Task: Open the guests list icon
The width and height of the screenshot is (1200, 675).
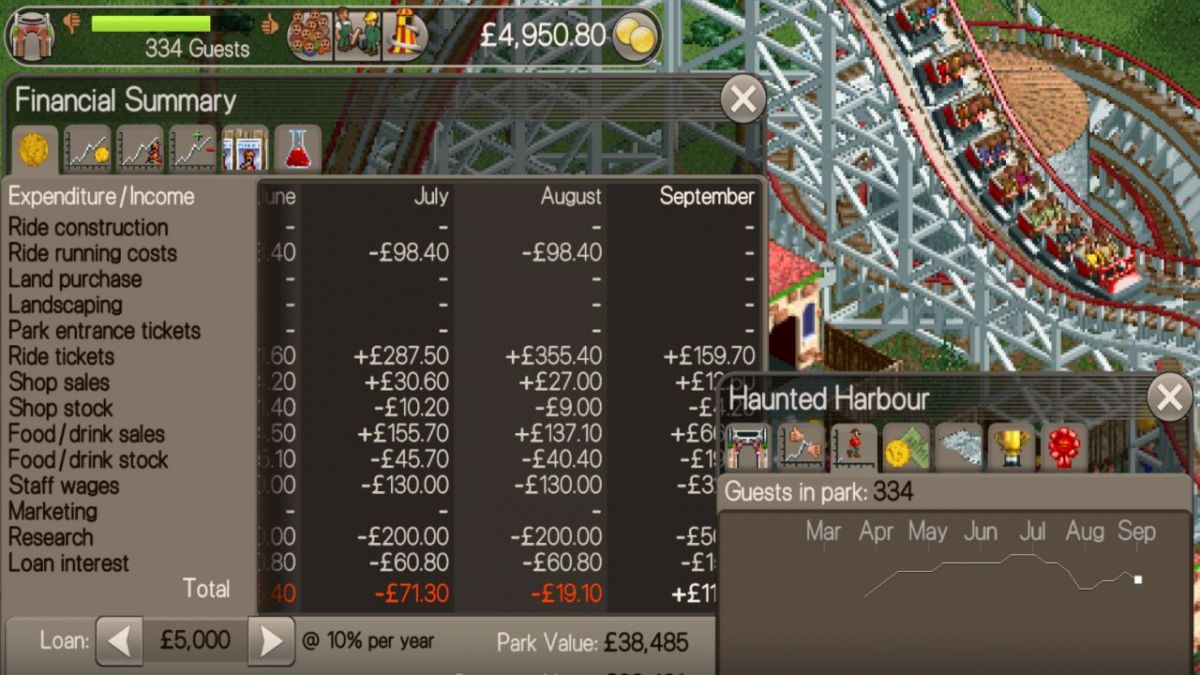Action: pos(310,36)
